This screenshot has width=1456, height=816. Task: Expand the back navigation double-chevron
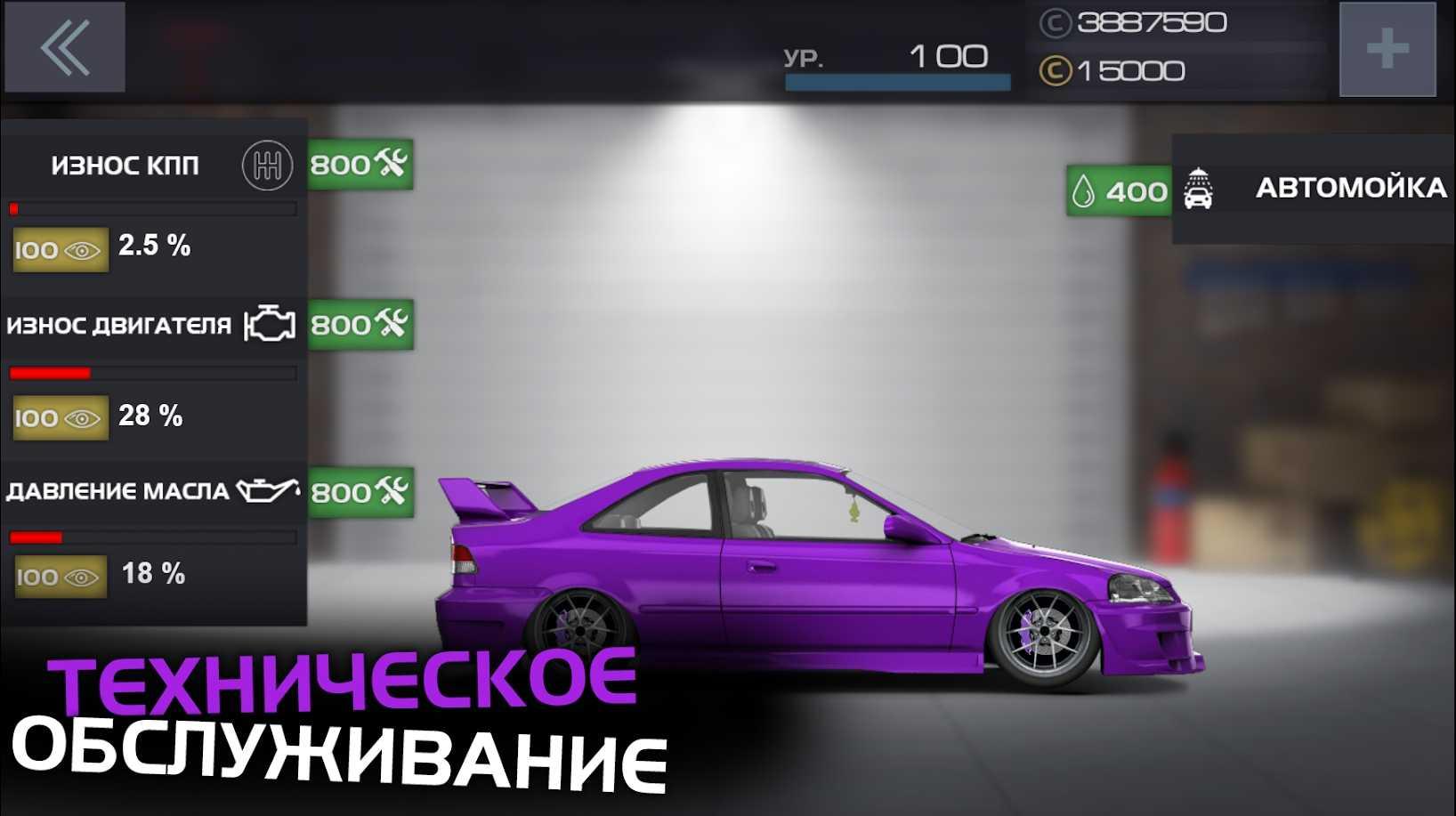click(x=64, y=48)
